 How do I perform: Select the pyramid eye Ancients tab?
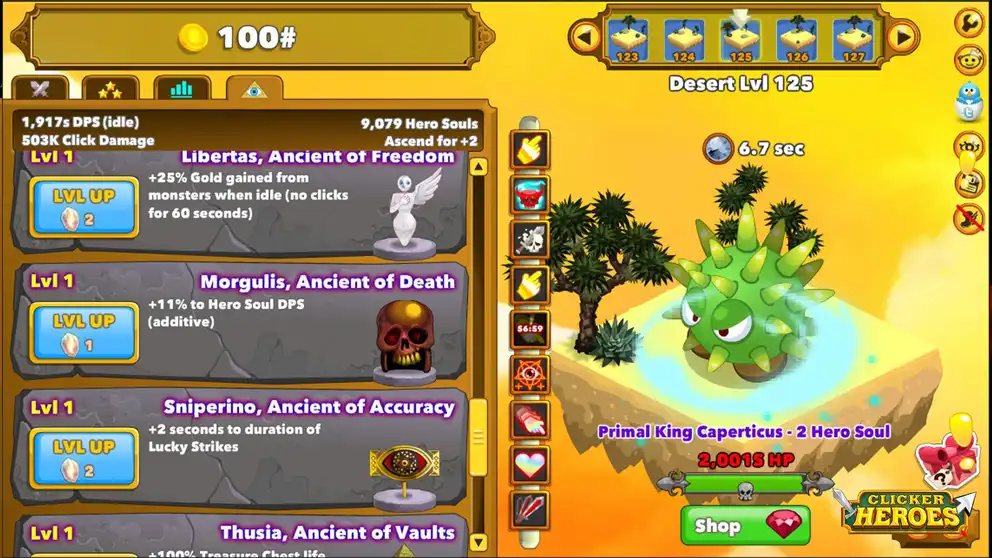point(254,90)
